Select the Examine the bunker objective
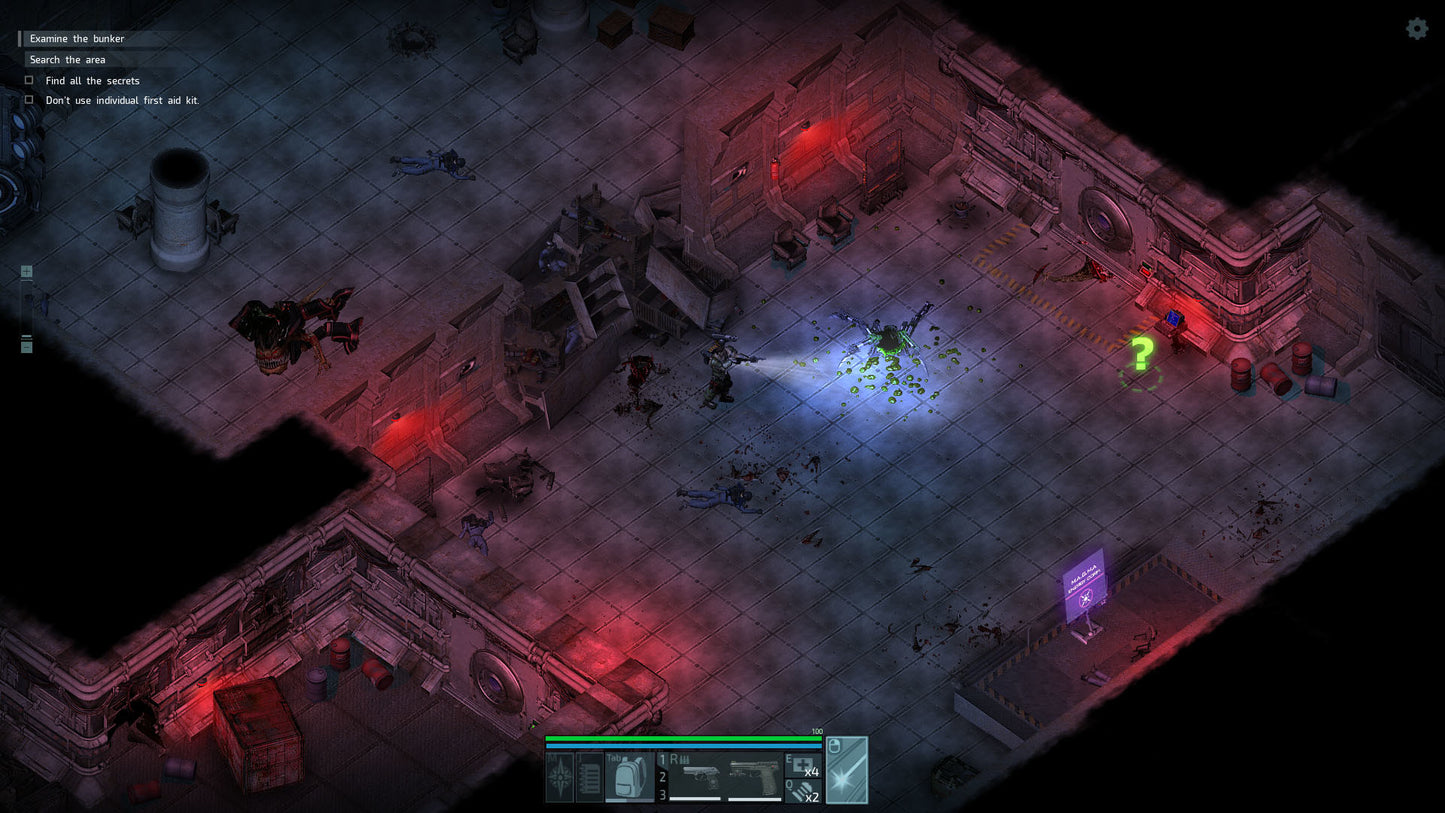The image size is (1445, 813). coord(76,38)
